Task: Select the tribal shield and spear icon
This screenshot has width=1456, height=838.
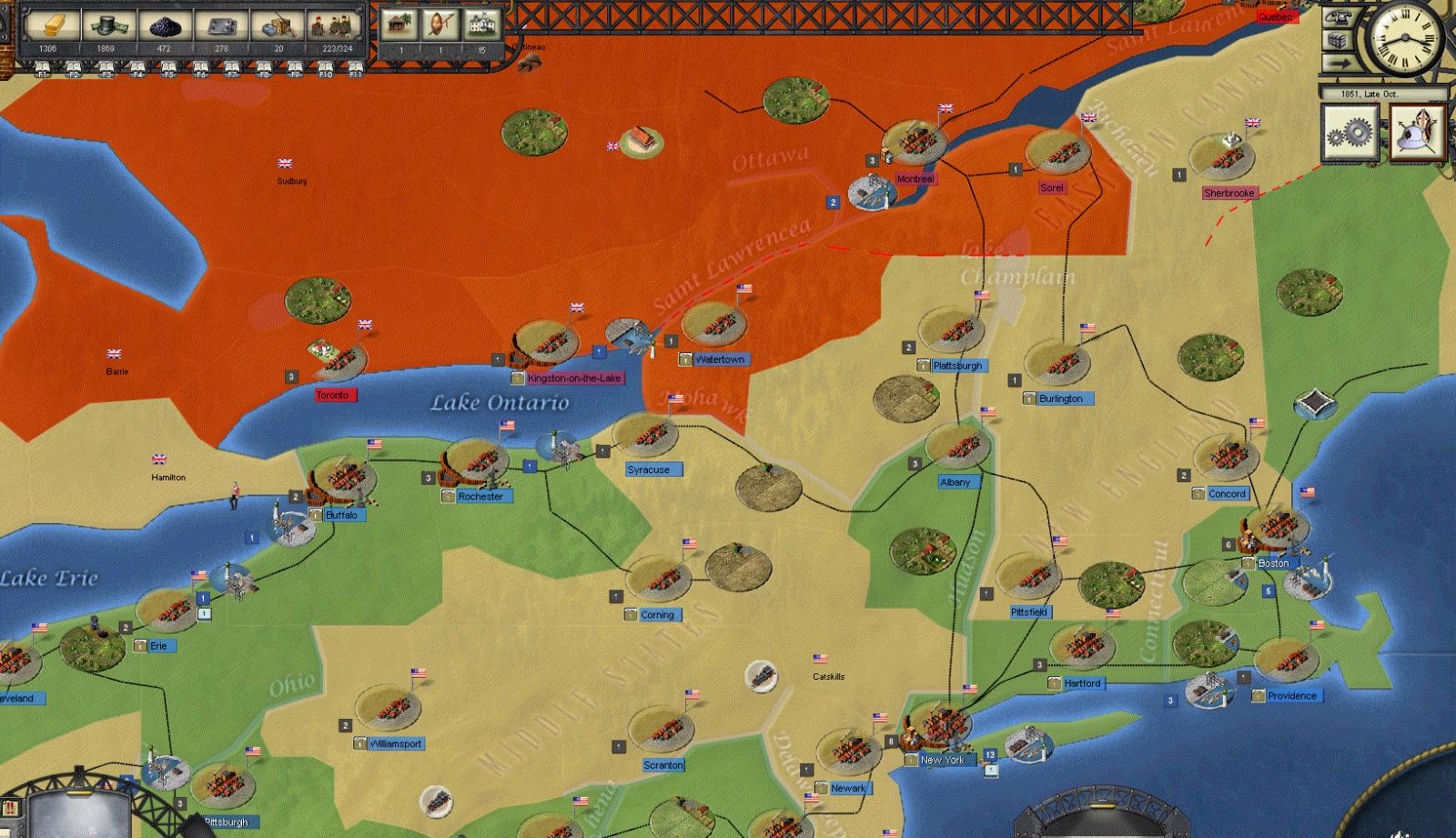Action: click(440, 25)
